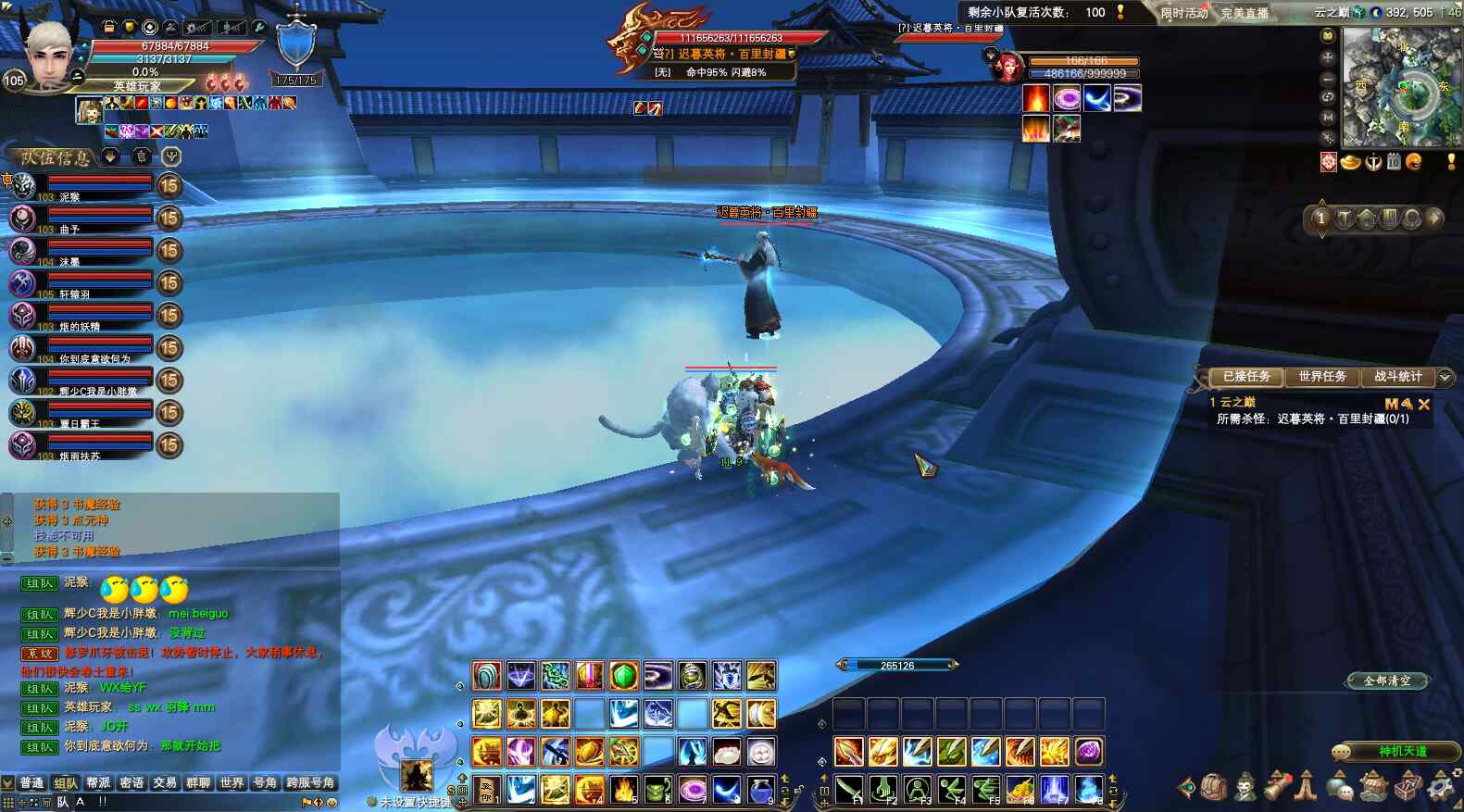
Task: Open the 完美直播 live stream menu
Action: [1245, 13]
